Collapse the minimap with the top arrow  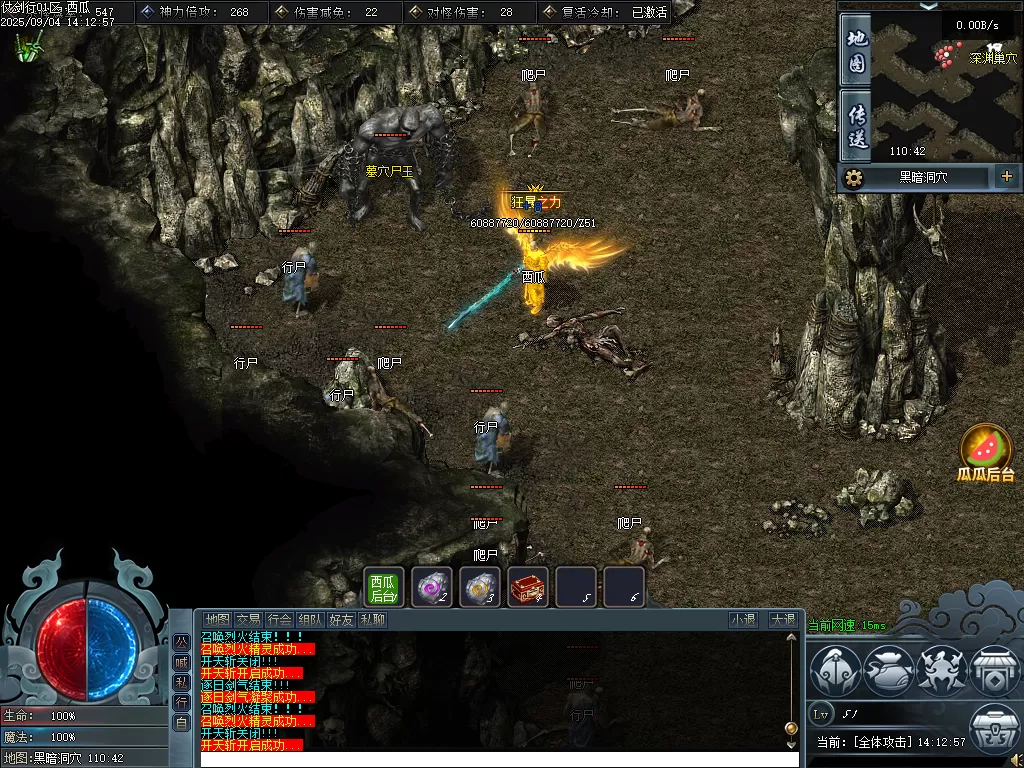pos(929,5)
